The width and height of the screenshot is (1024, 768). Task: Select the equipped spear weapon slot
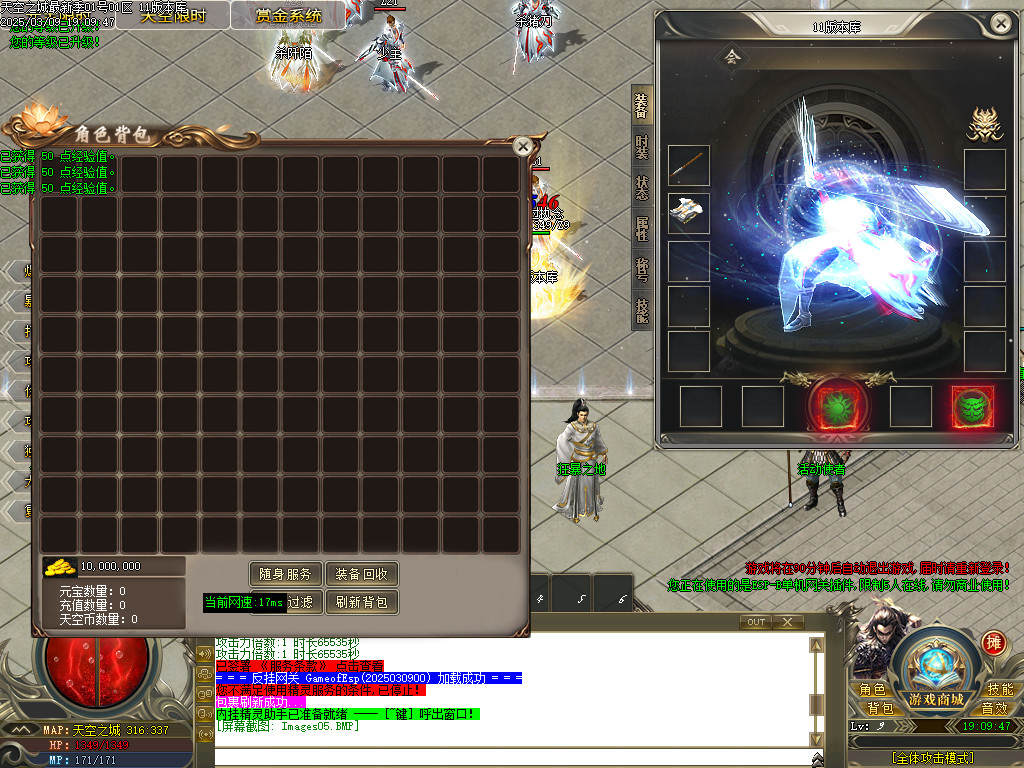tap(688, 166)
